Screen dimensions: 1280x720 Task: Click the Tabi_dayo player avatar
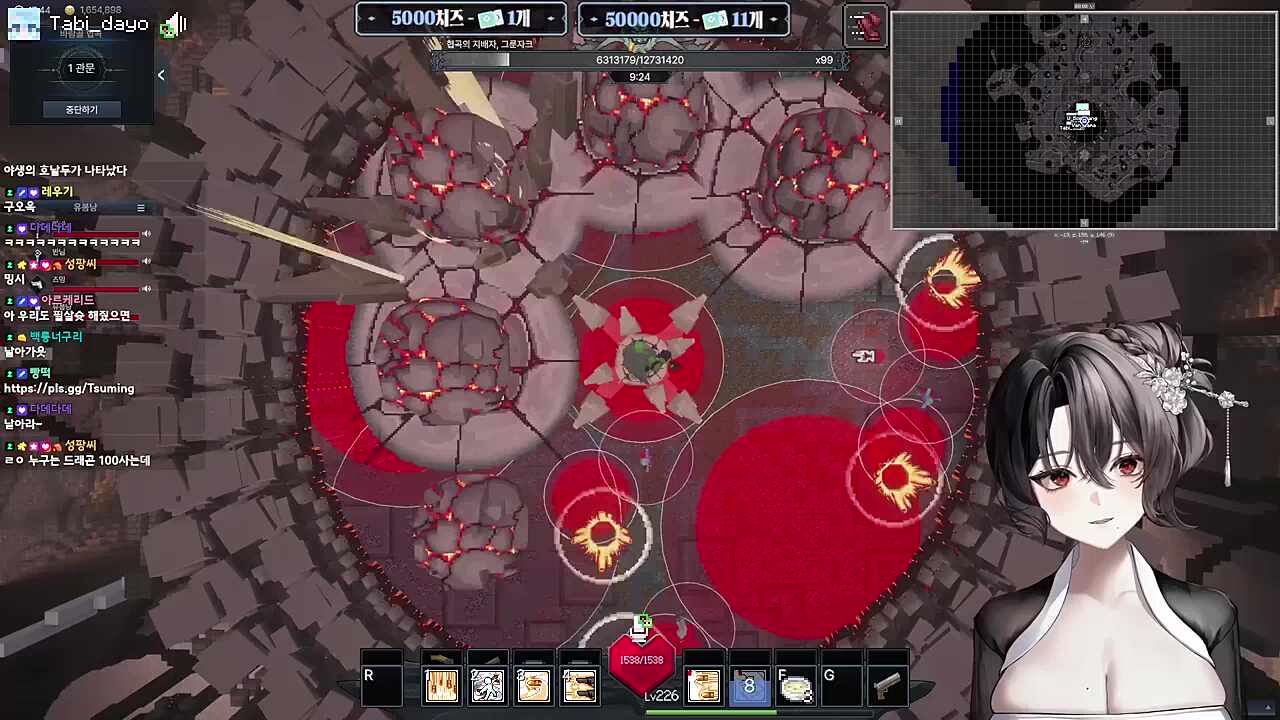[x=24, y=24]
